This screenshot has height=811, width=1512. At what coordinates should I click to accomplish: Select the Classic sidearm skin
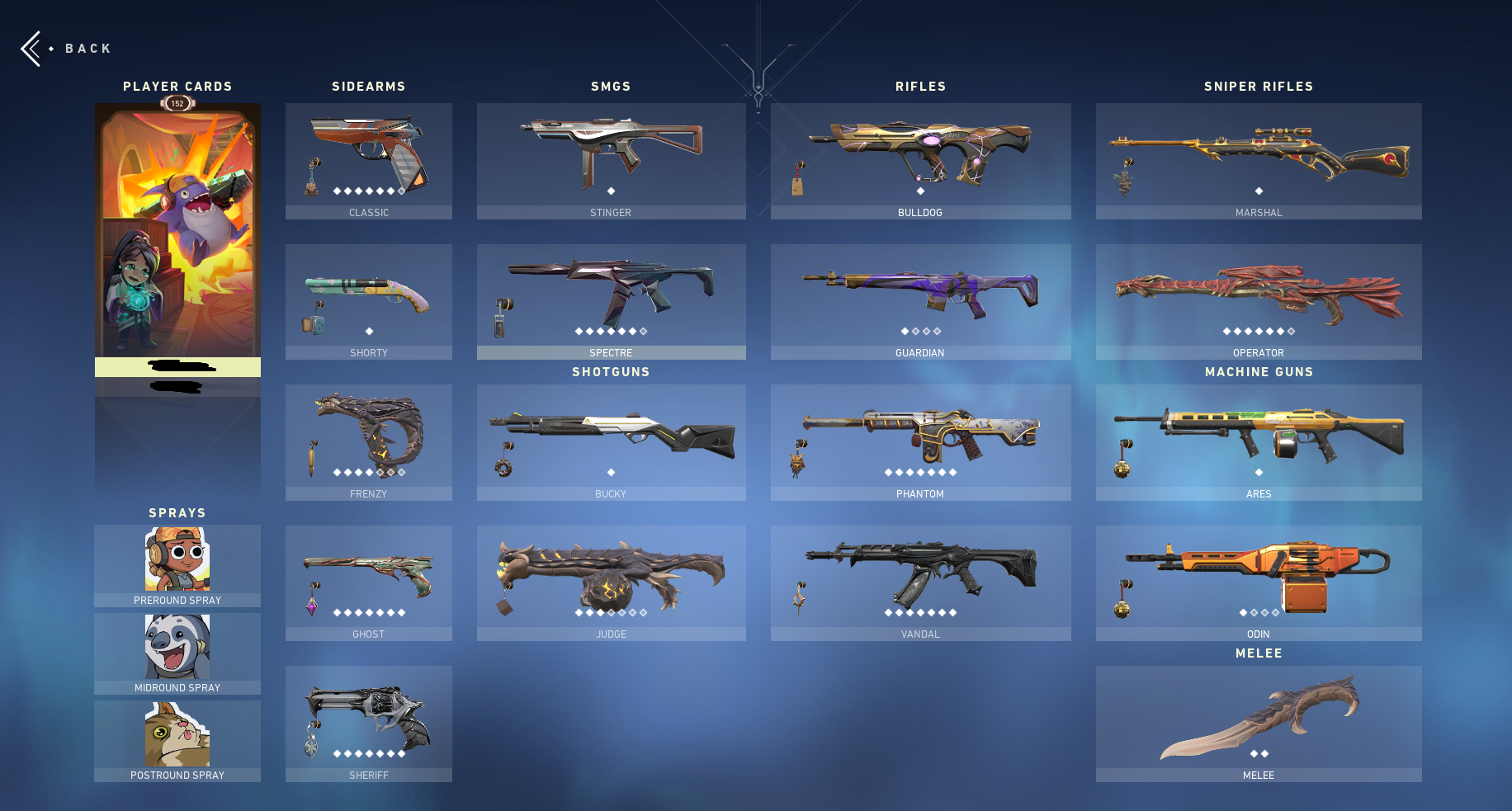(x=369, y=161)
